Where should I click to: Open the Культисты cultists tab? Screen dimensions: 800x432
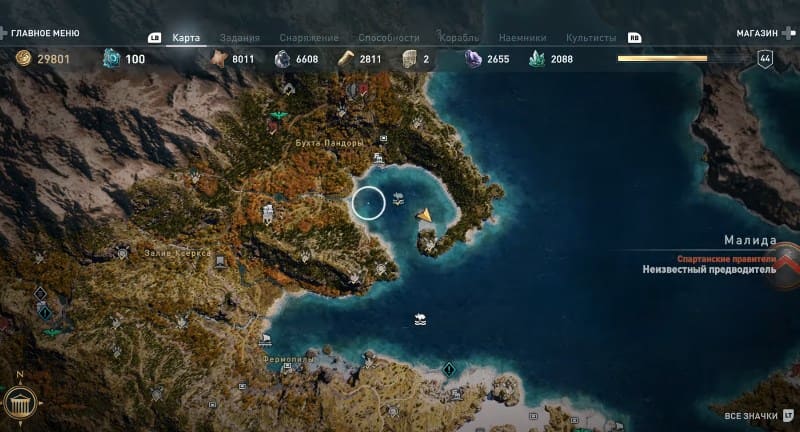[x=591, y=37]
